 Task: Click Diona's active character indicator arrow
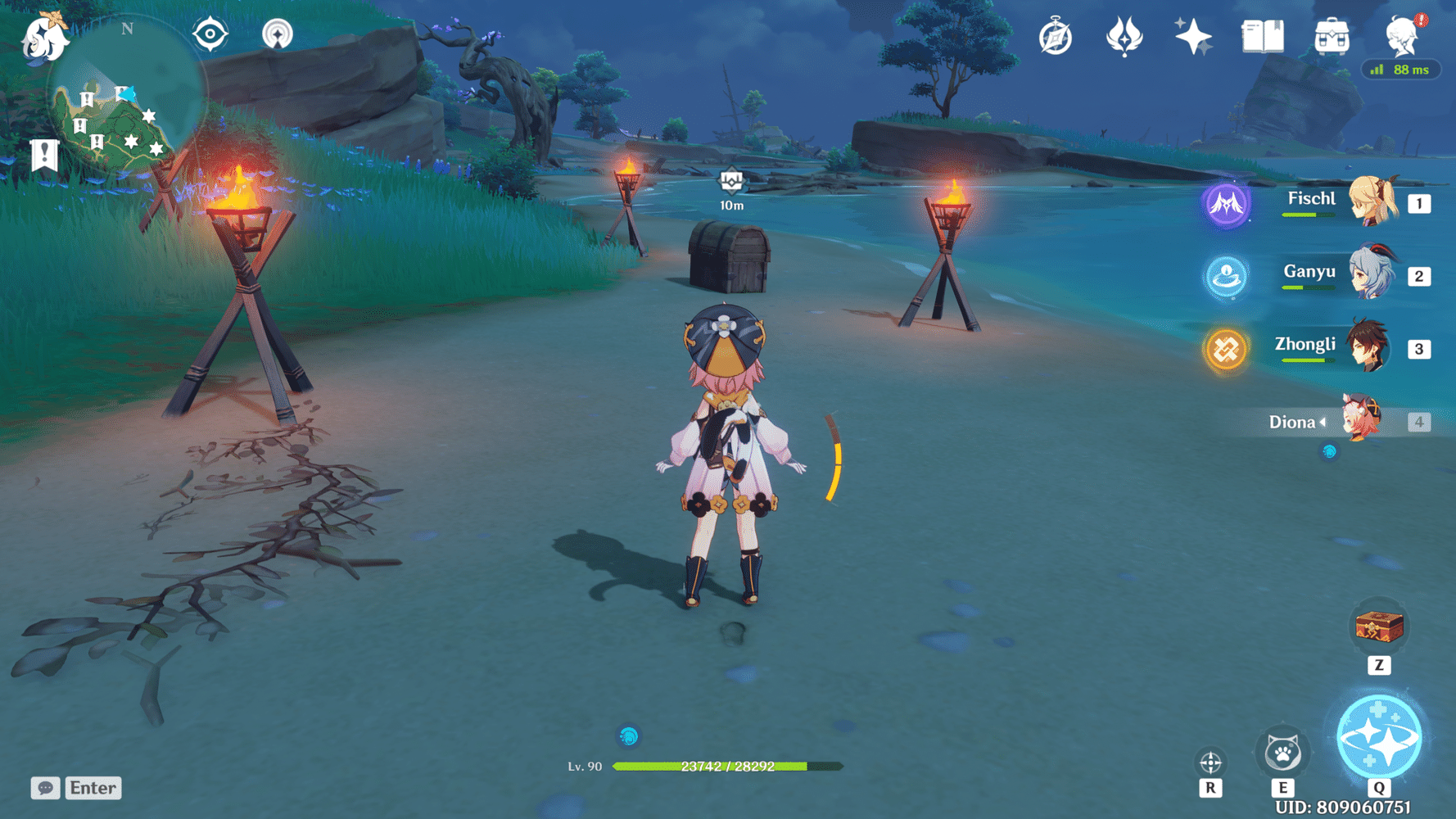point(1324,422)
